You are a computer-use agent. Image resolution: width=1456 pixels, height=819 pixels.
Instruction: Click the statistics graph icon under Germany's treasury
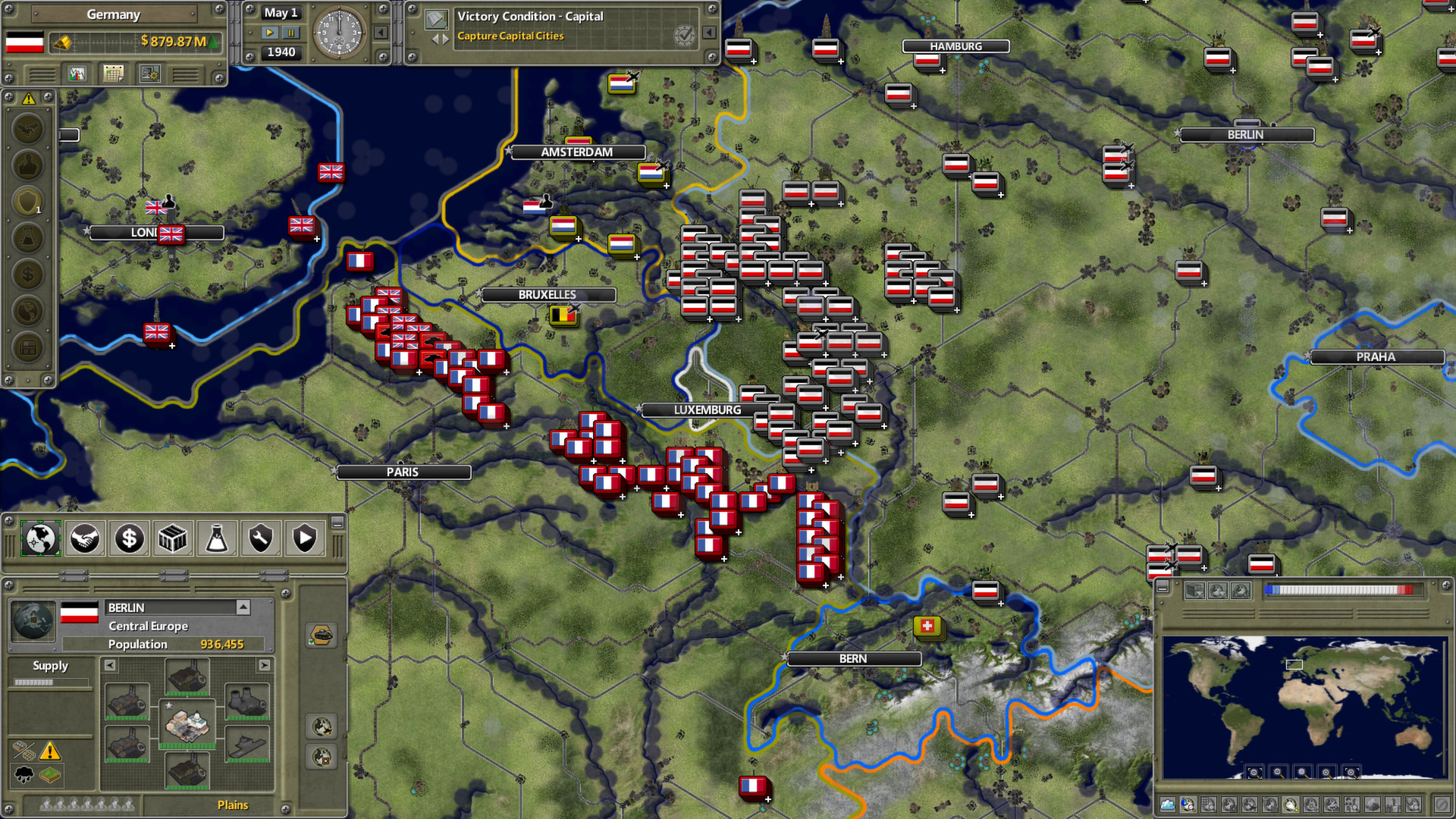click(x=77, y=74)
